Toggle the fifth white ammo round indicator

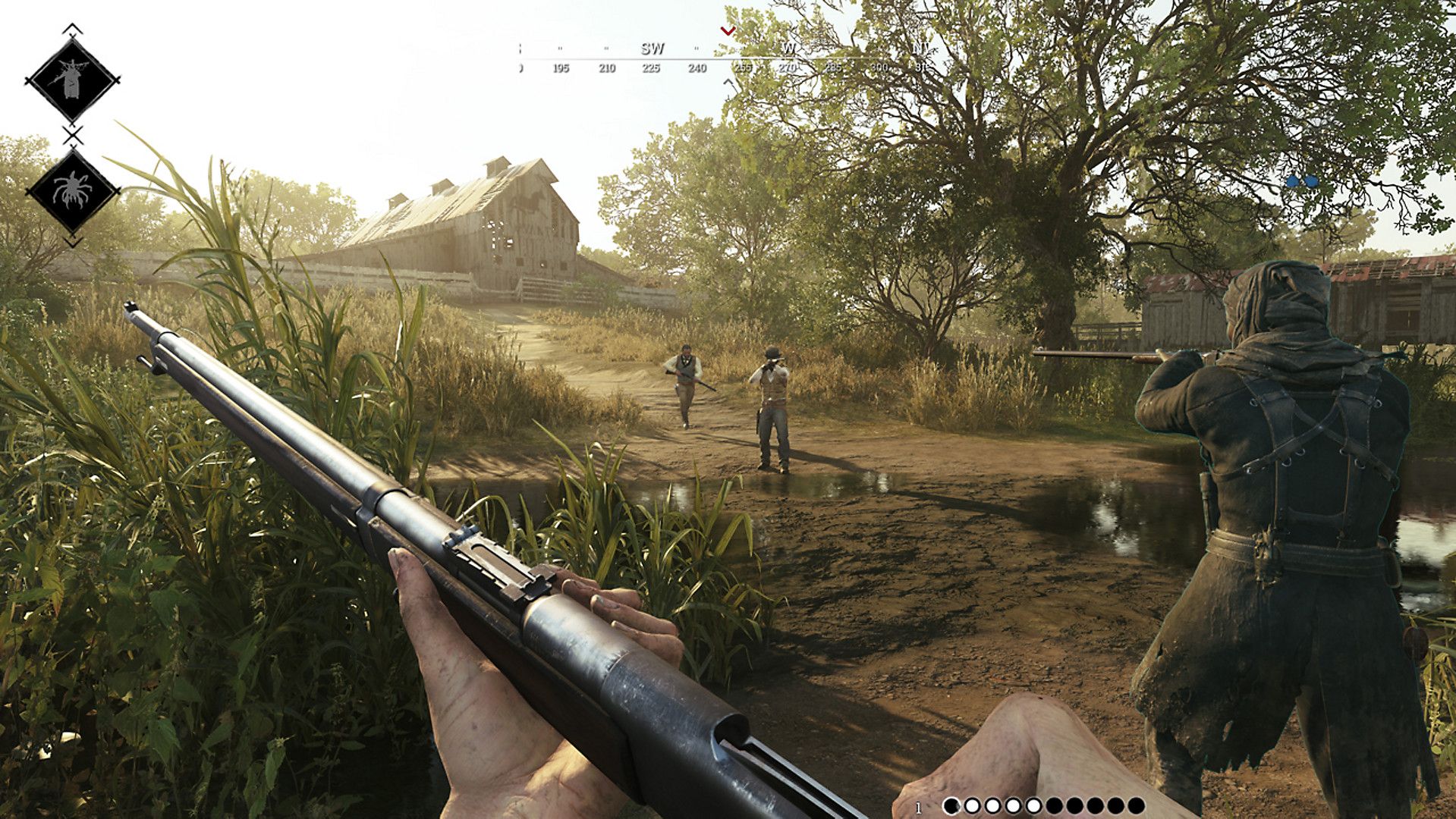(x=1034, y=805)
